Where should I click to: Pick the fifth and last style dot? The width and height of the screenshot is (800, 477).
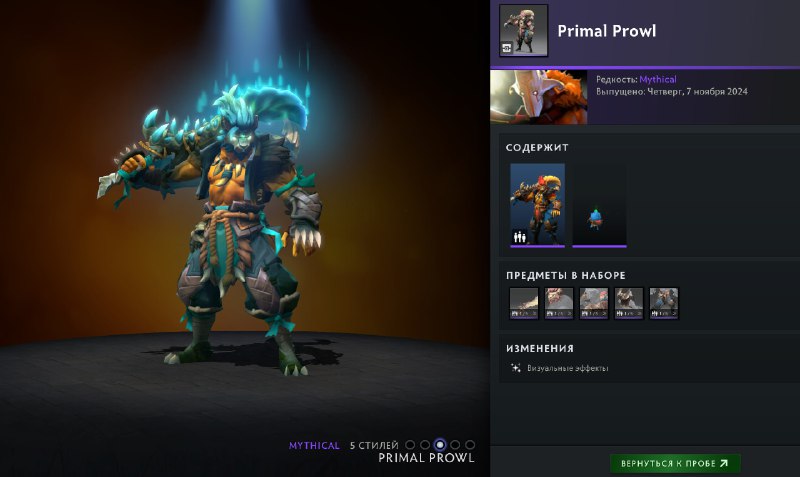470,444
